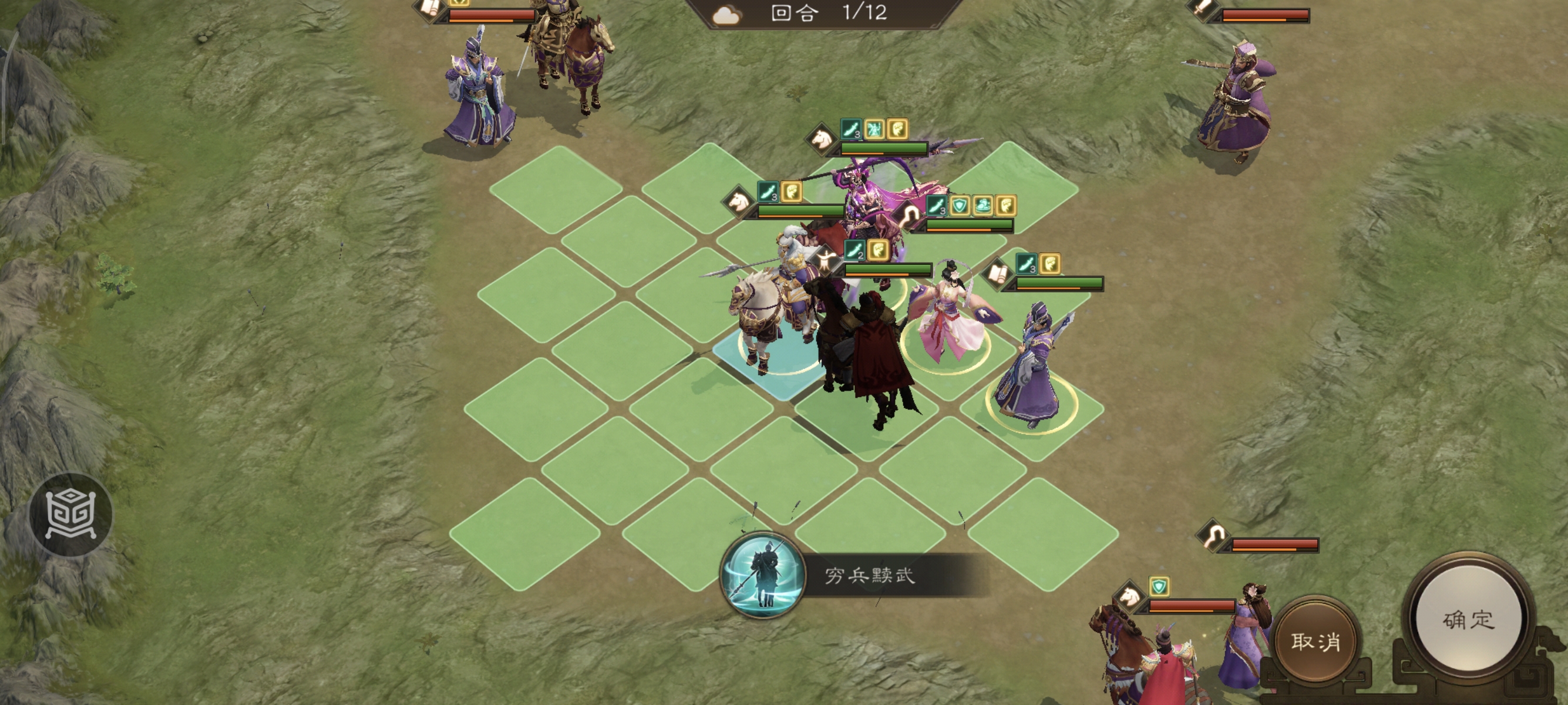1568x705 pixels.
Task: Select the dancer buff icon on the top unit
Action: click(875, 130)
